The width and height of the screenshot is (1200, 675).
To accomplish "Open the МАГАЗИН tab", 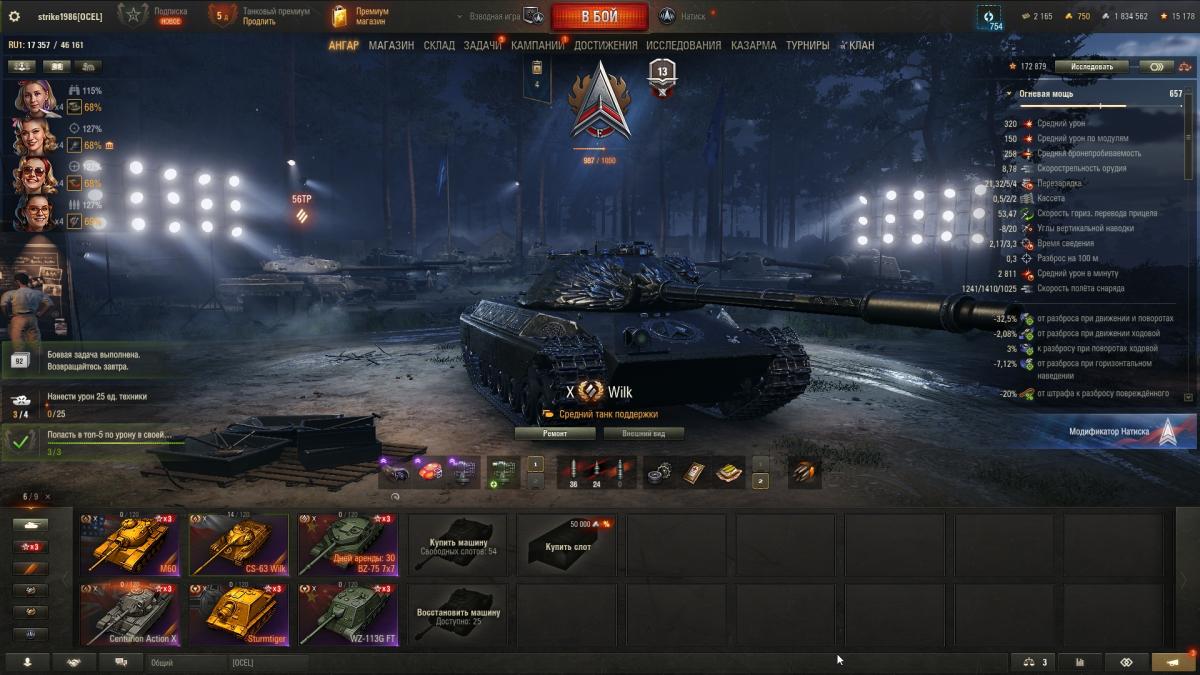I will [x=391, y=45].
